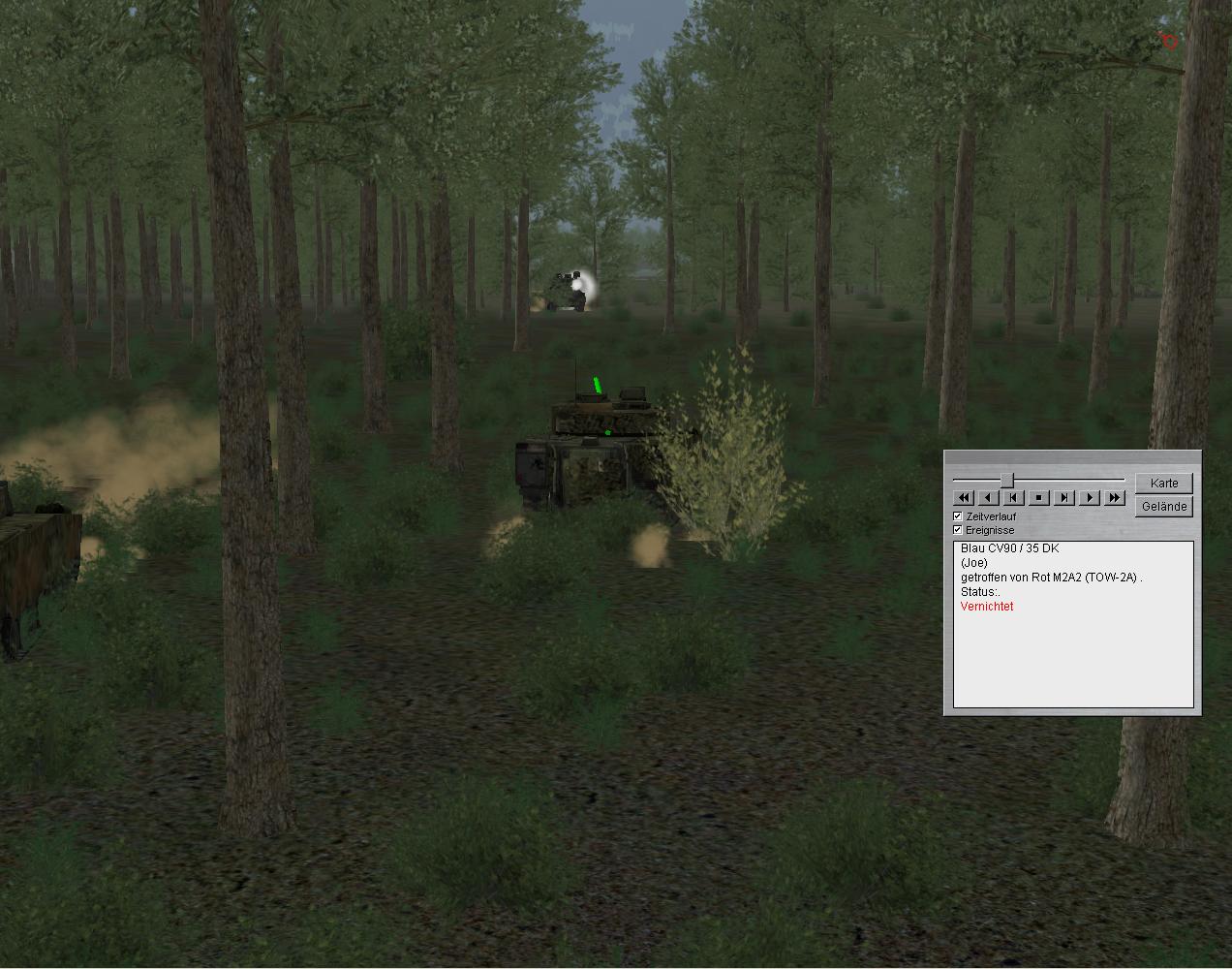Switch to the Gelände terrain view

click(1163, 506)
